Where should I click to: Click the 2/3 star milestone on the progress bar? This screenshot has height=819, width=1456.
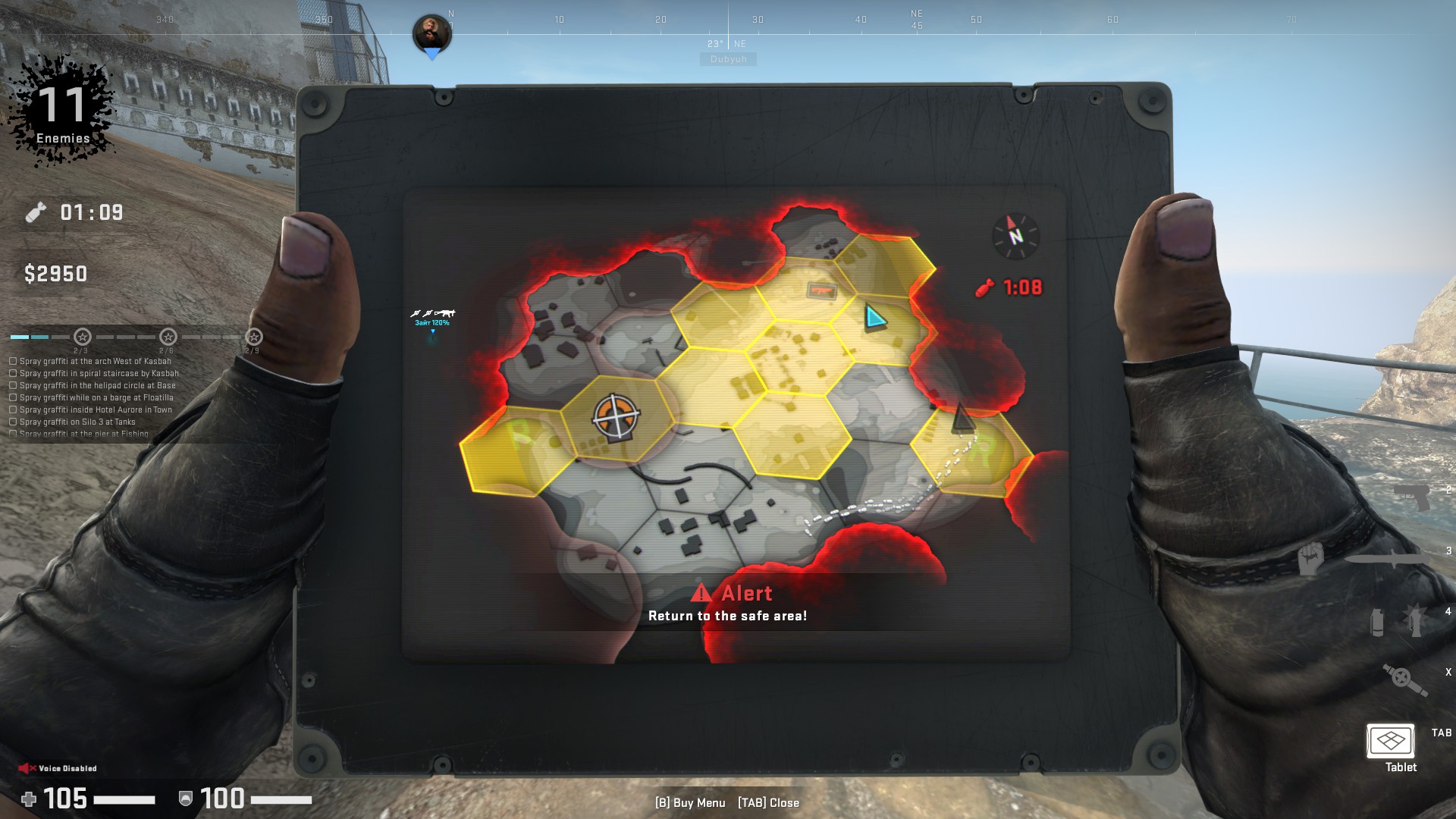click(x=82, y=337)
